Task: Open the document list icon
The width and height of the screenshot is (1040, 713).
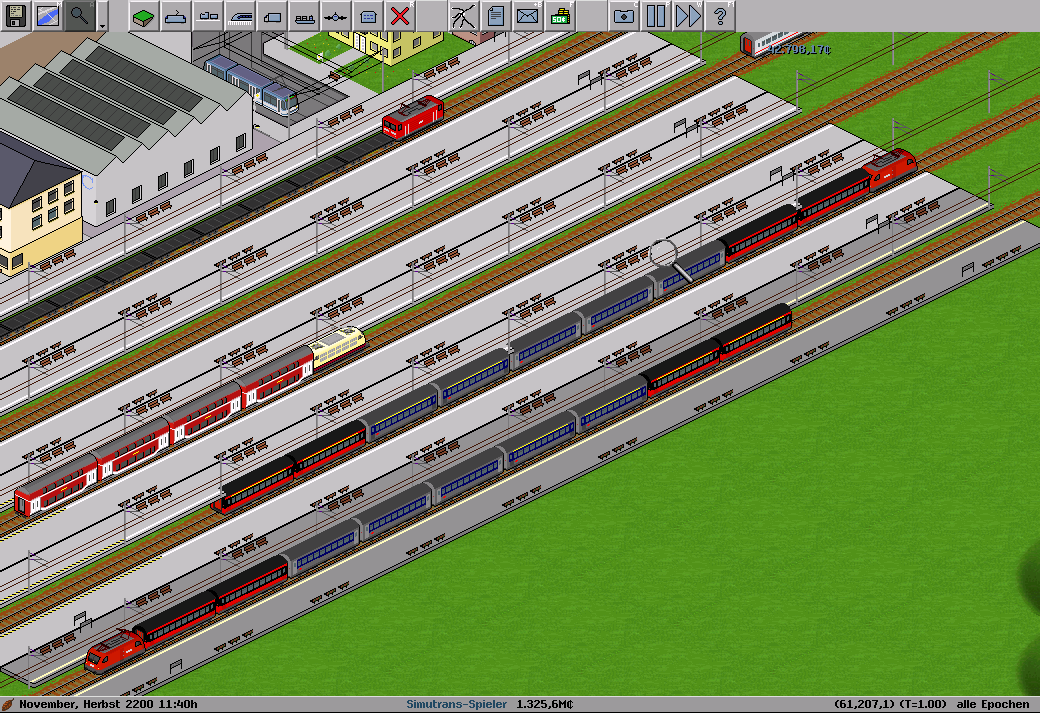Action: pyautogui.click(x=495, y=15)
